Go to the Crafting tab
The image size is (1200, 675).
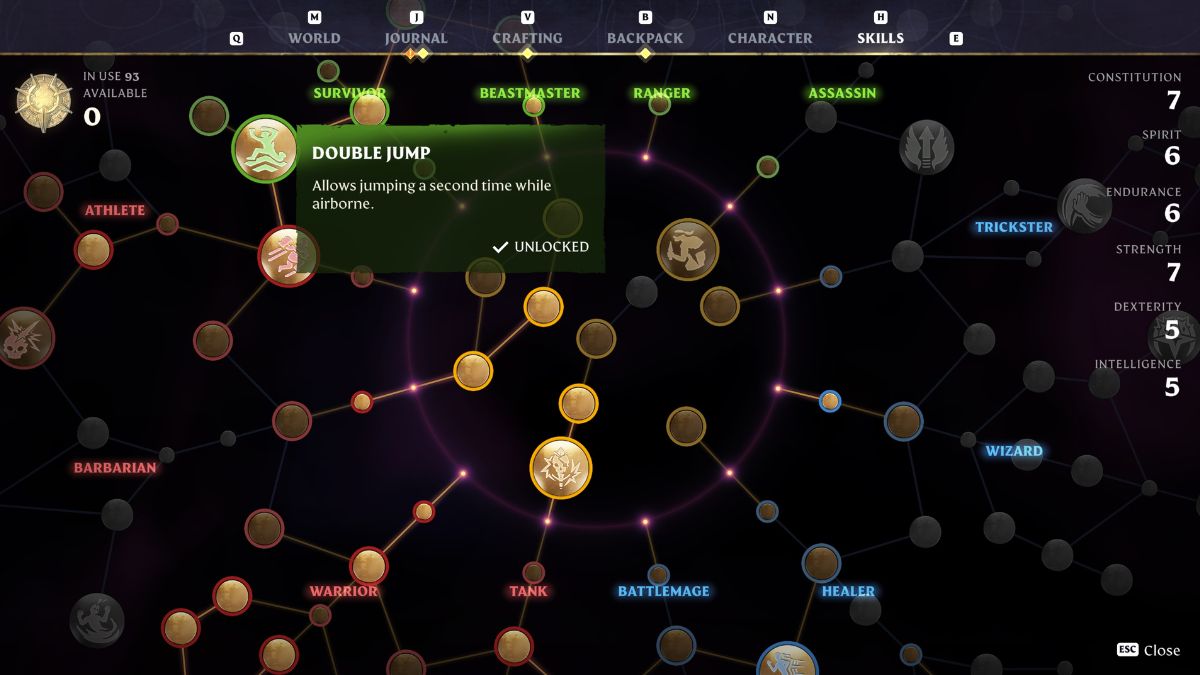[527, 38]
